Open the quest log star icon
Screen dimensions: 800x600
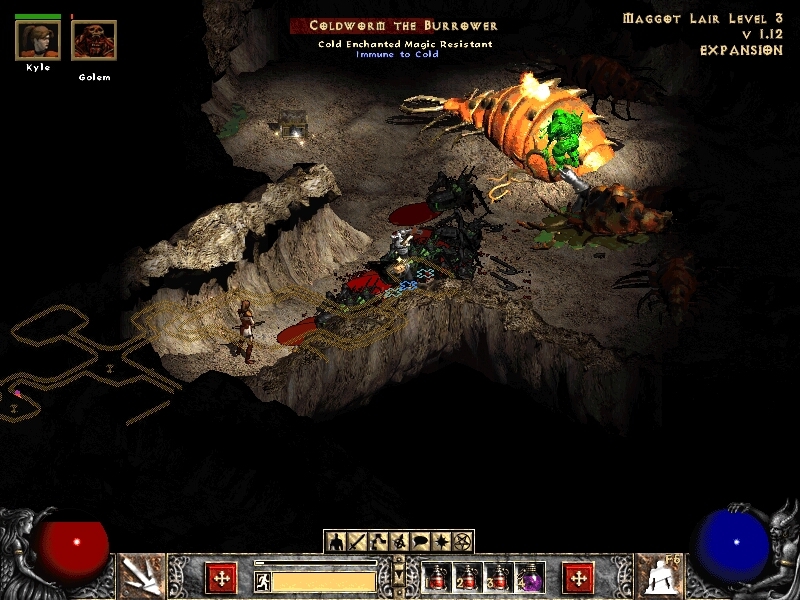click(441, 541)
